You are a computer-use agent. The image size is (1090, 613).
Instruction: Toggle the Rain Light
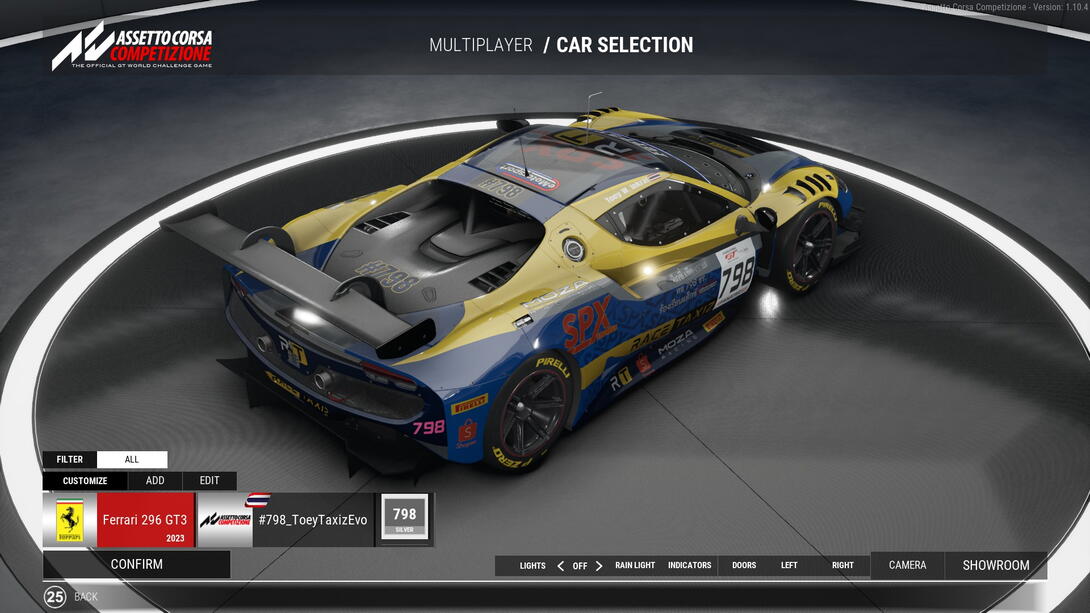(x=635, y=566)
